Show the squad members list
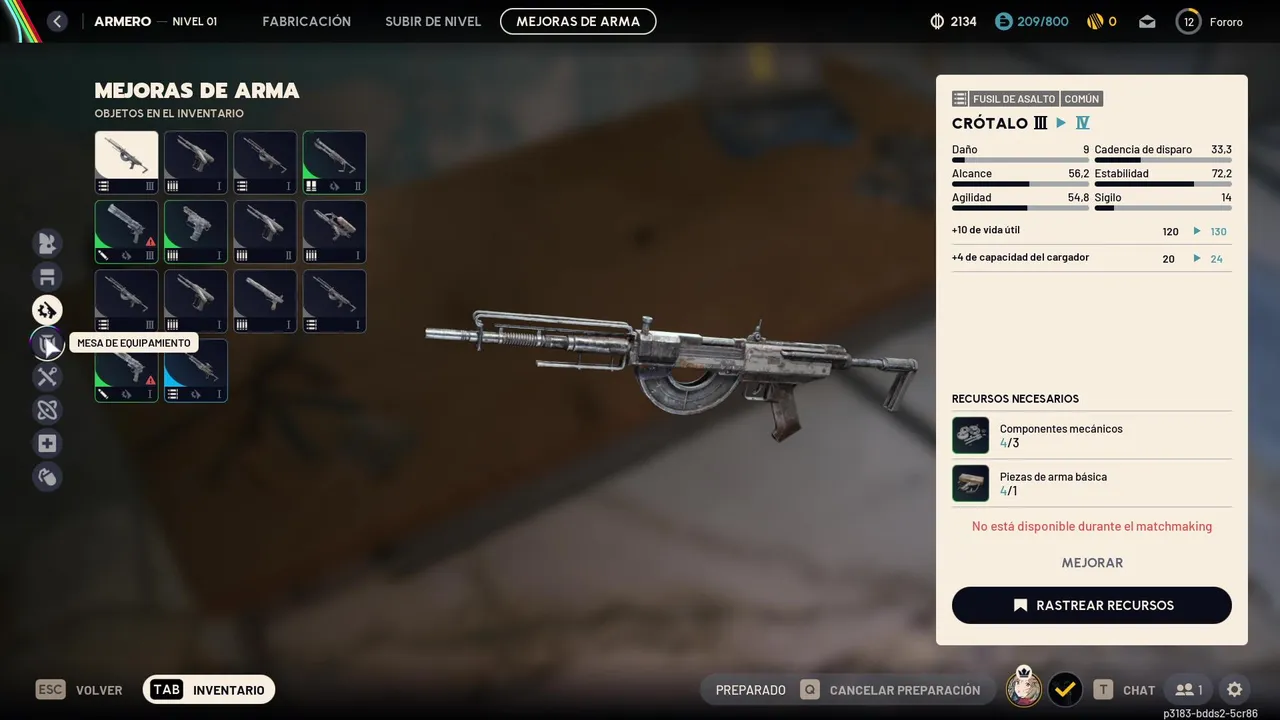1280x720 pixels. pos(1189,689)
